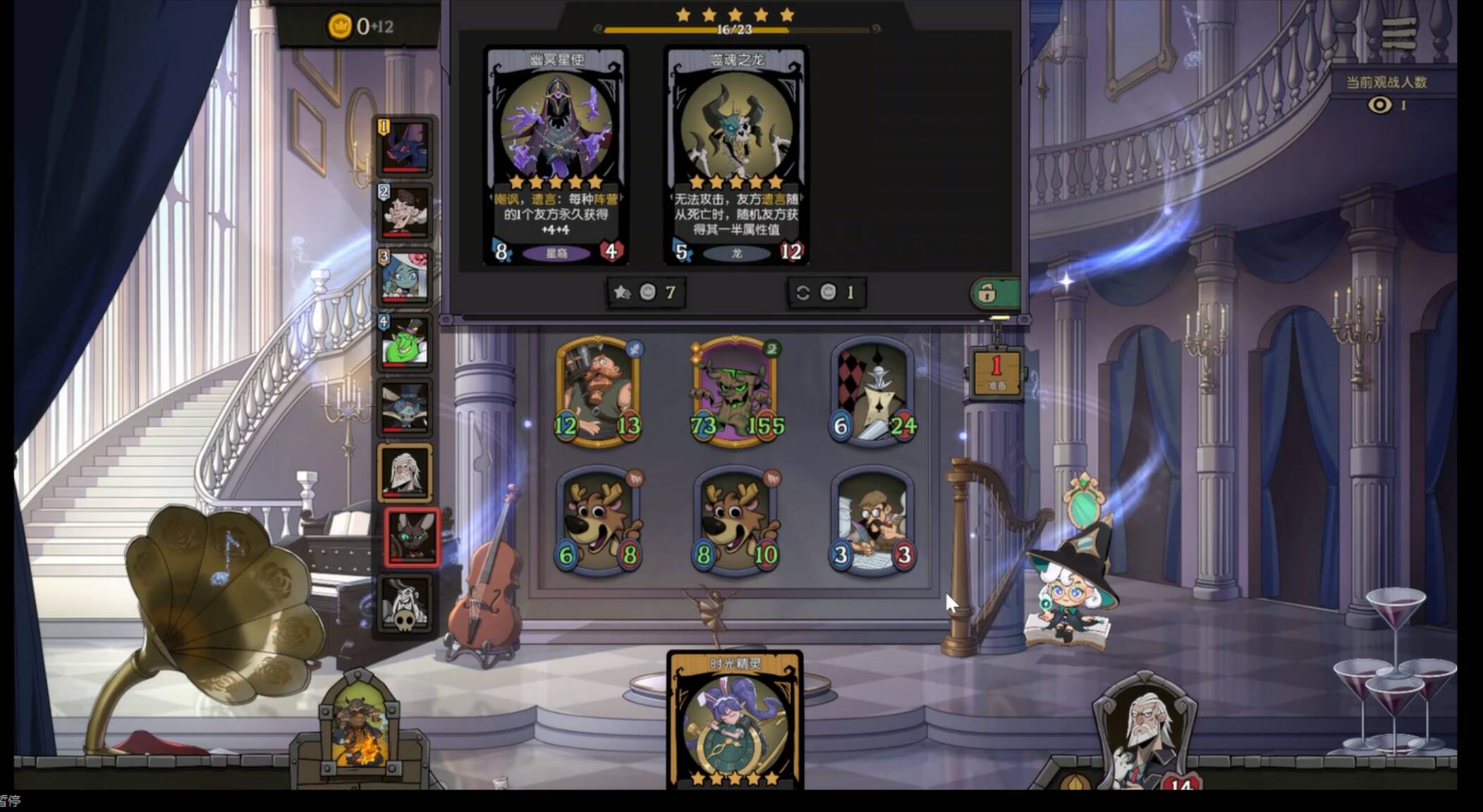This screenshot has height=812, width=1483.
Task: Buy the 噬魂之龙 dragon card
Action: (736, 155)
